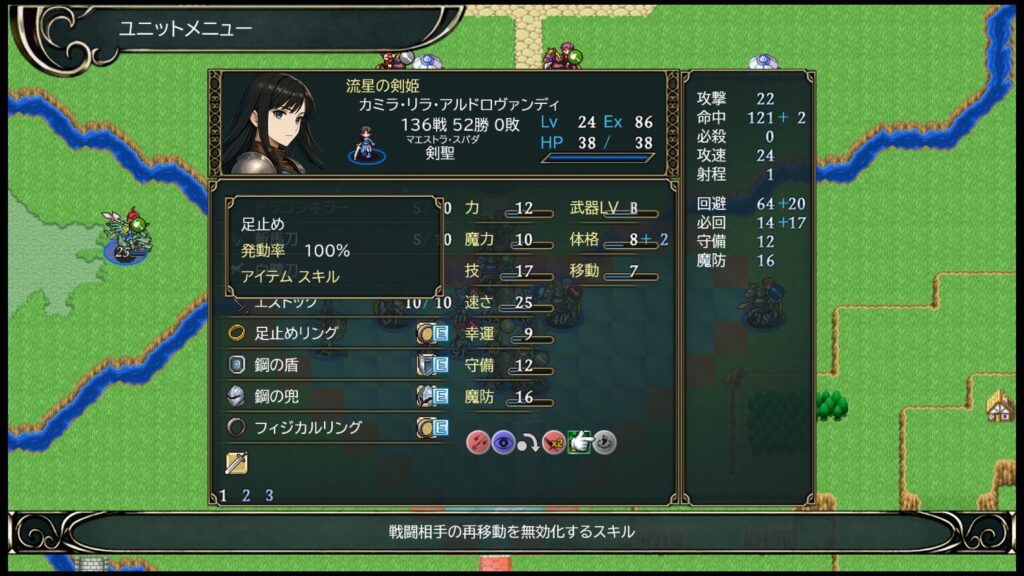Switch to page 2 of unit menu
The image size is (1024, 576).
[x=246, y=495]
